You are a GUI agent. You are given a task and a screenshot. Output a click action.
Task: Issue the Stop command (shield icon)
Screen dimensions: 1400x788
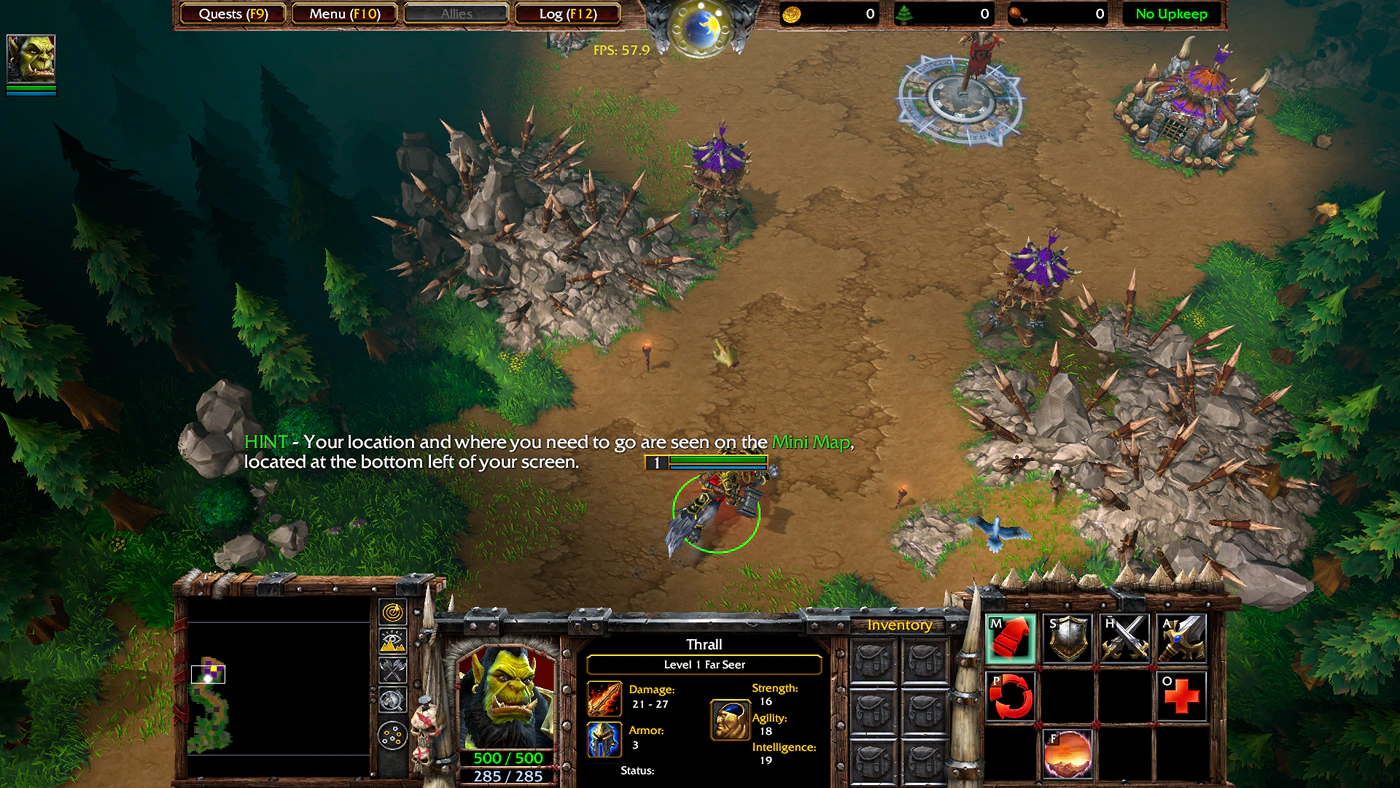point(1068,639)
